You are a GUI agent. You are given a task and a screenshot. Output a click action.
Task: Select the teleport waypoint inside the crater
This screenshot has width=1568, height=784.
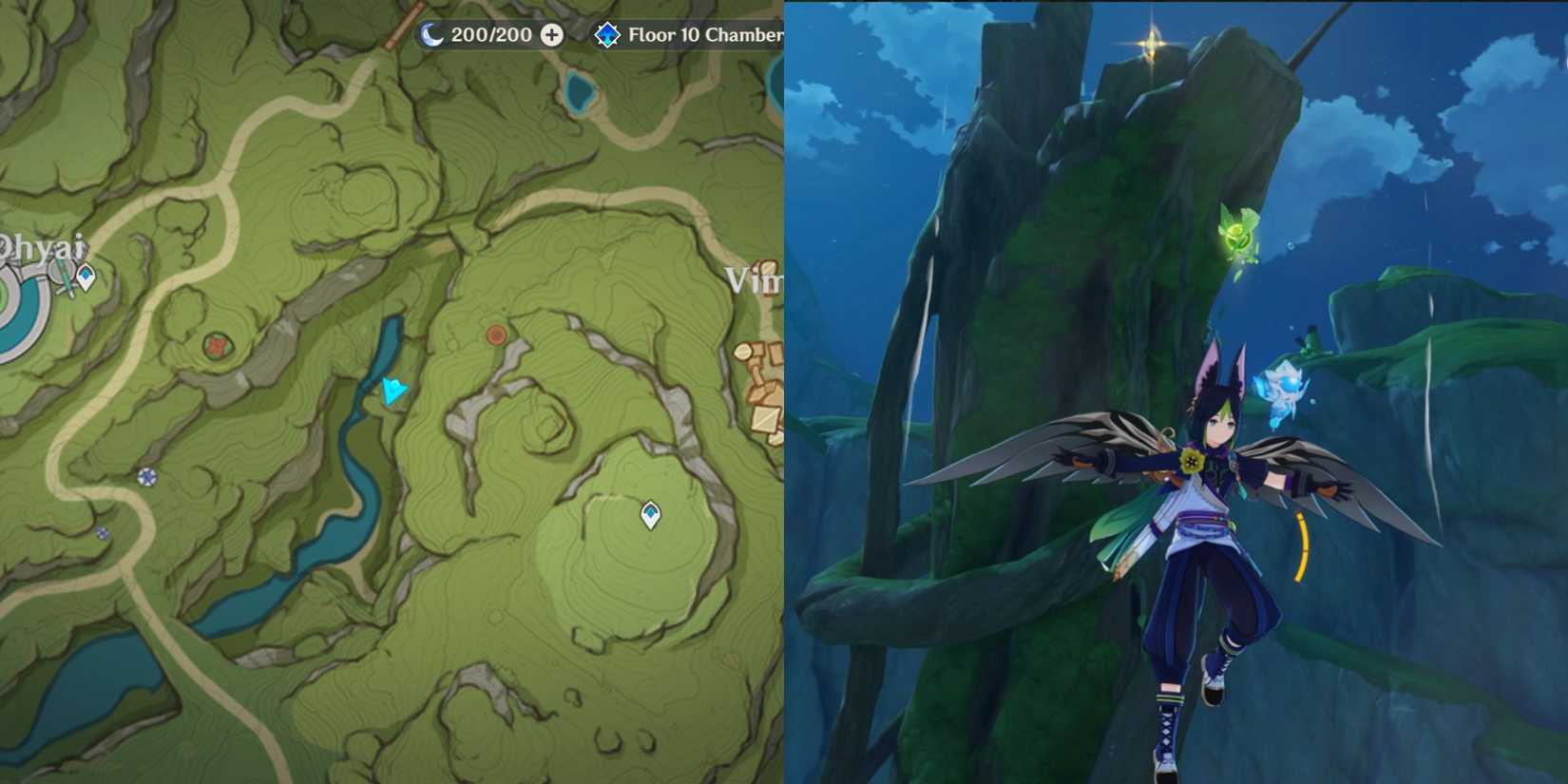click(x=650, y=513)
